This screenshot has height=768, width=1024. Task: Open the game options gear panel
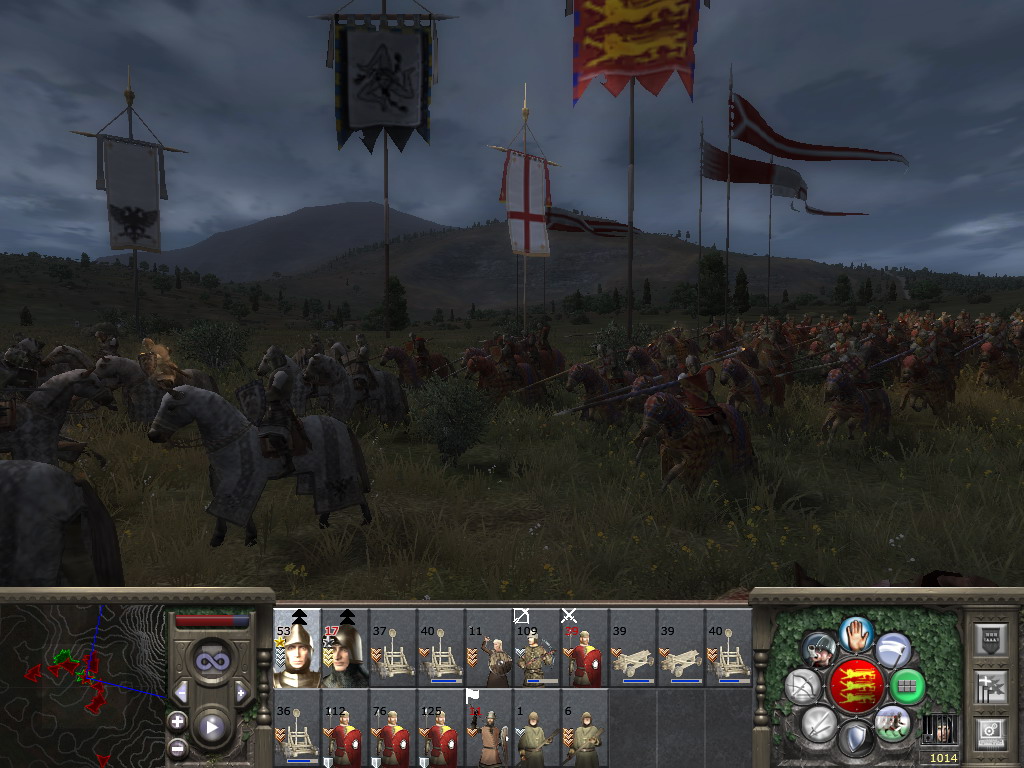(990, 729)
